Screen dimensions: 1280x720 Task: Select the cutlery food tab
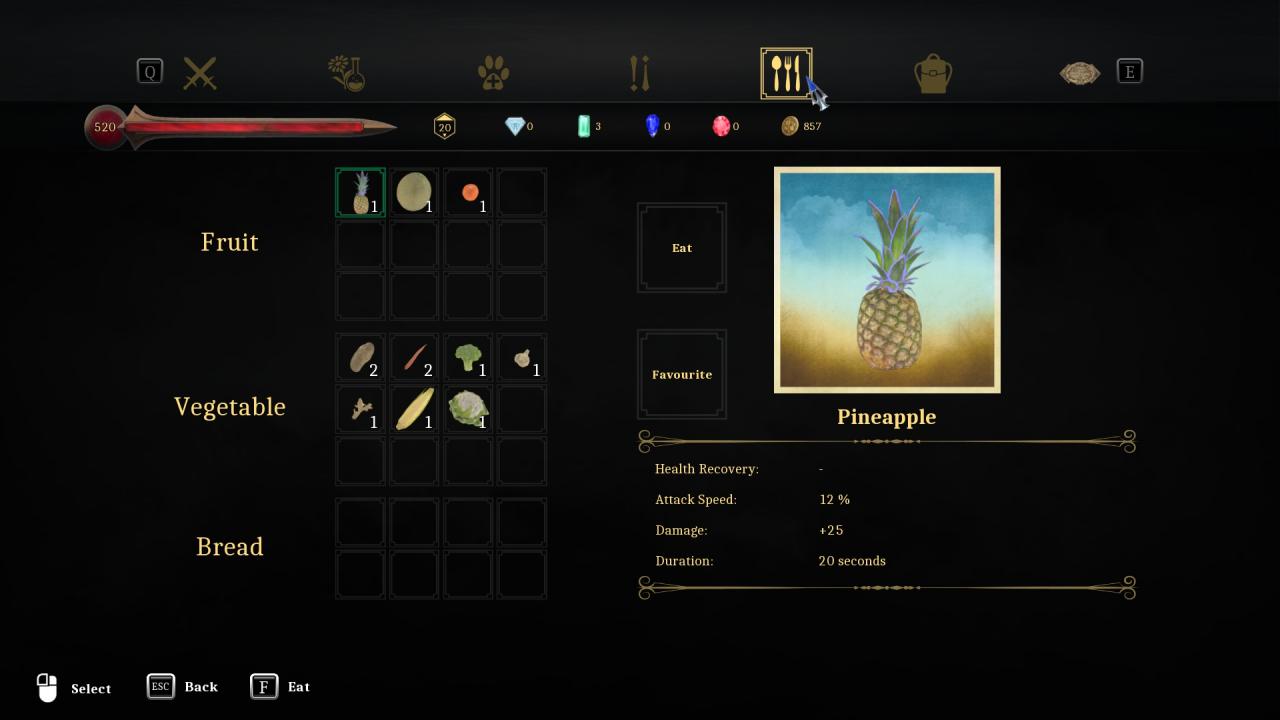786,73
